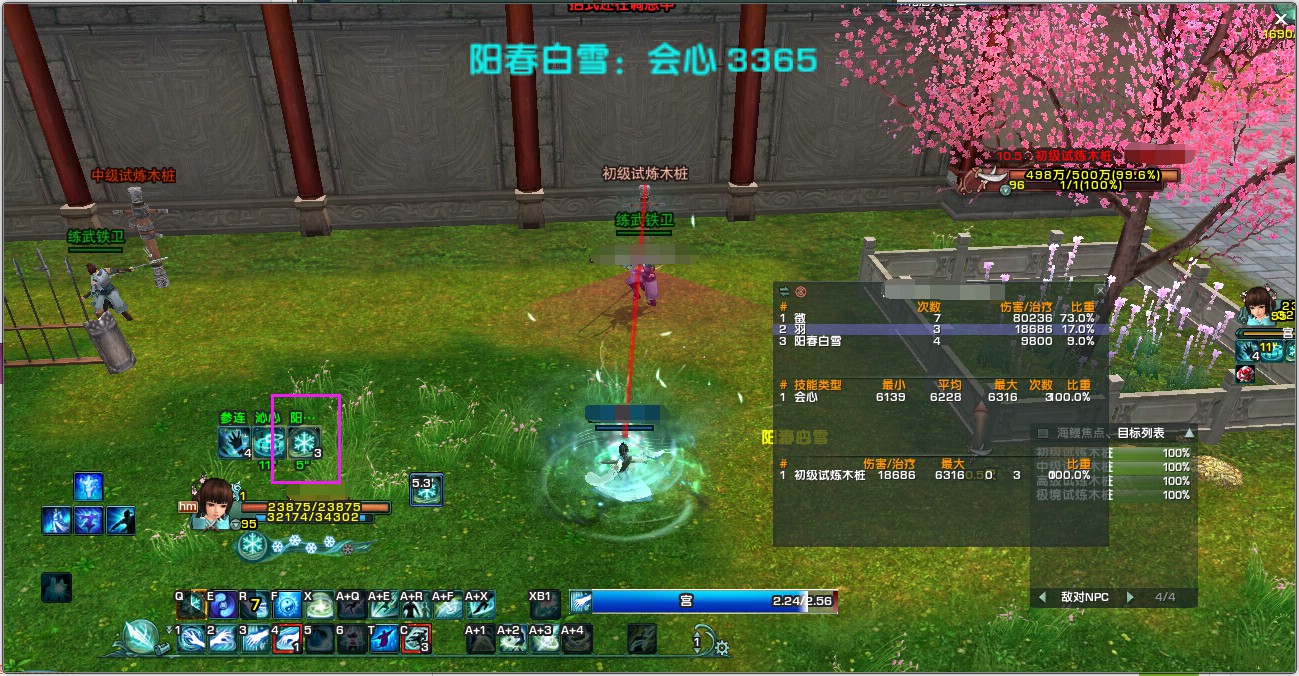
Task: Click the swap arrows icon on statistics panel
Action: 784,292
